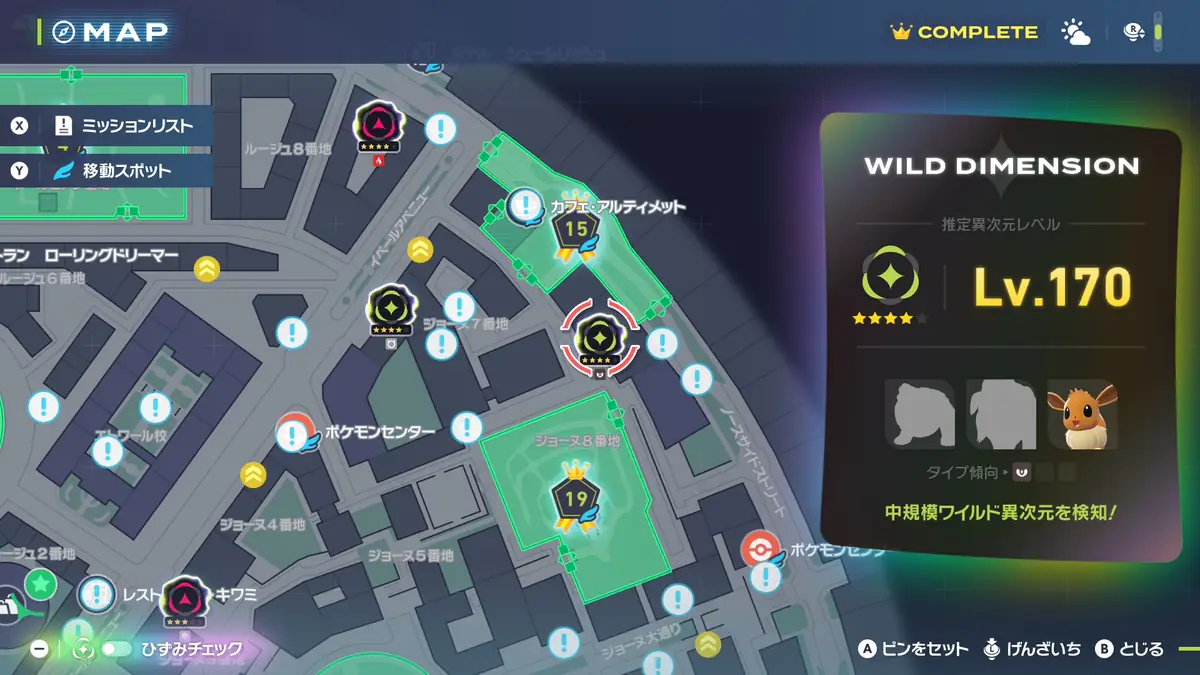1200x675 pixels.
Task: Close the map with とじる
Action: (x=1130, y=649)
